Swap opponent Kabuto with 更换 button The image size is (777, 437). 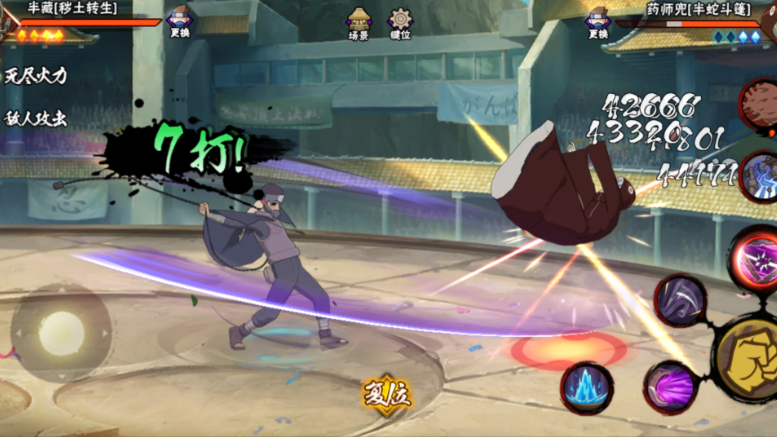tap(598, 21)
